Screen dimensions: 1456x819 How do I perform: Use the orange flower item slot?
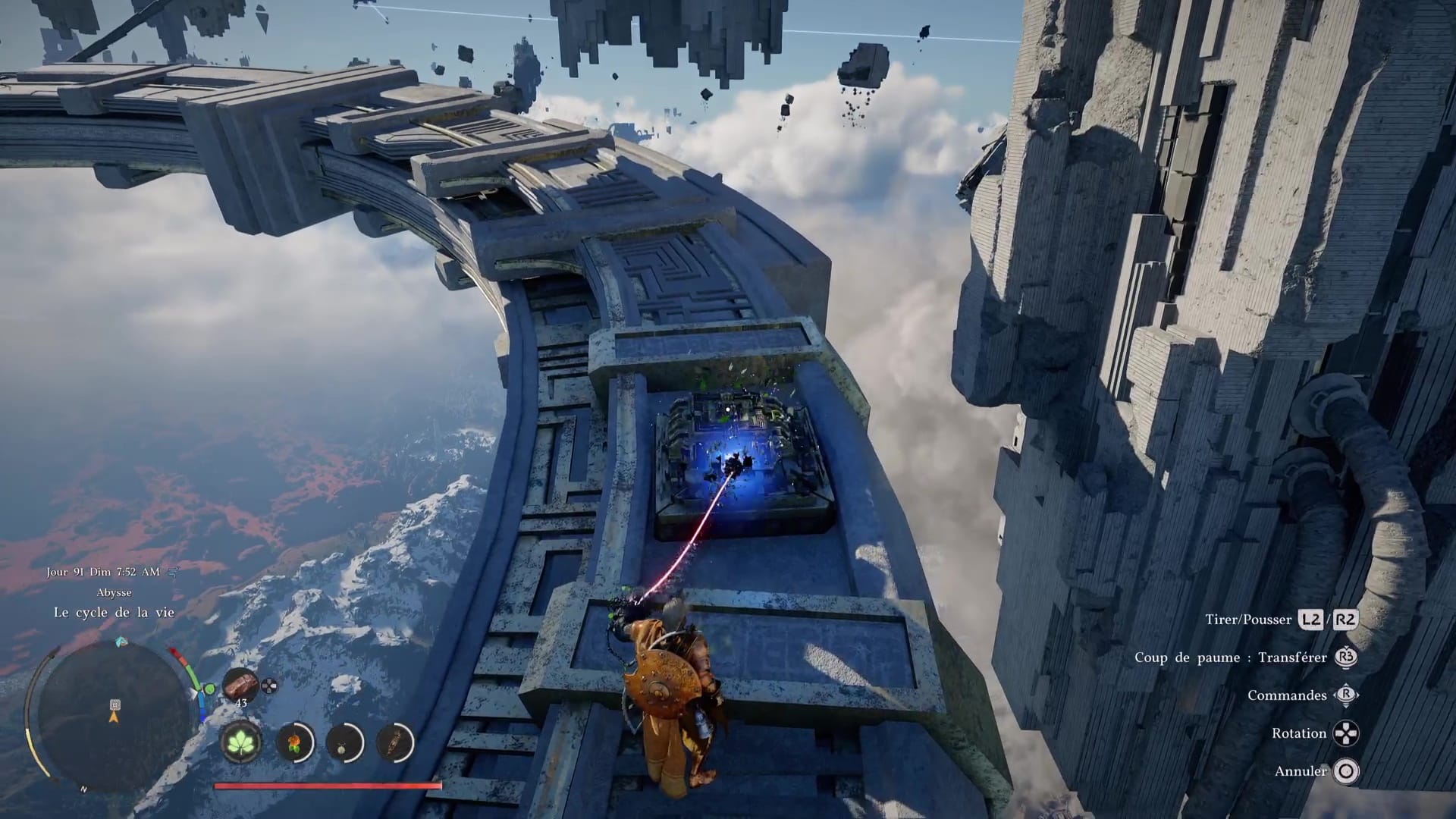point(294,742)
